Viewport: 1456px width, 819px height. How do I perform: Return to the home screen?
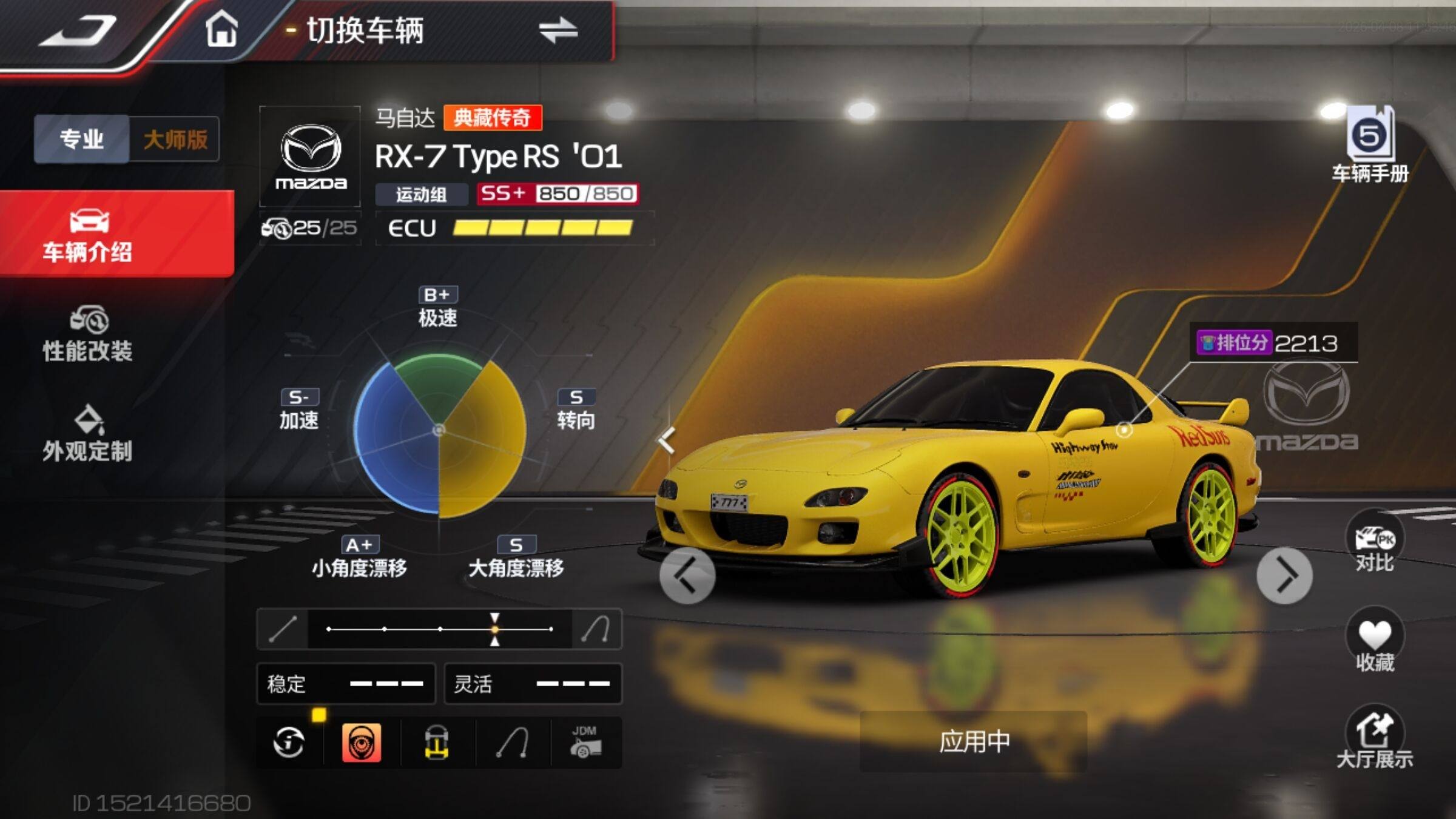coord(221,30)
